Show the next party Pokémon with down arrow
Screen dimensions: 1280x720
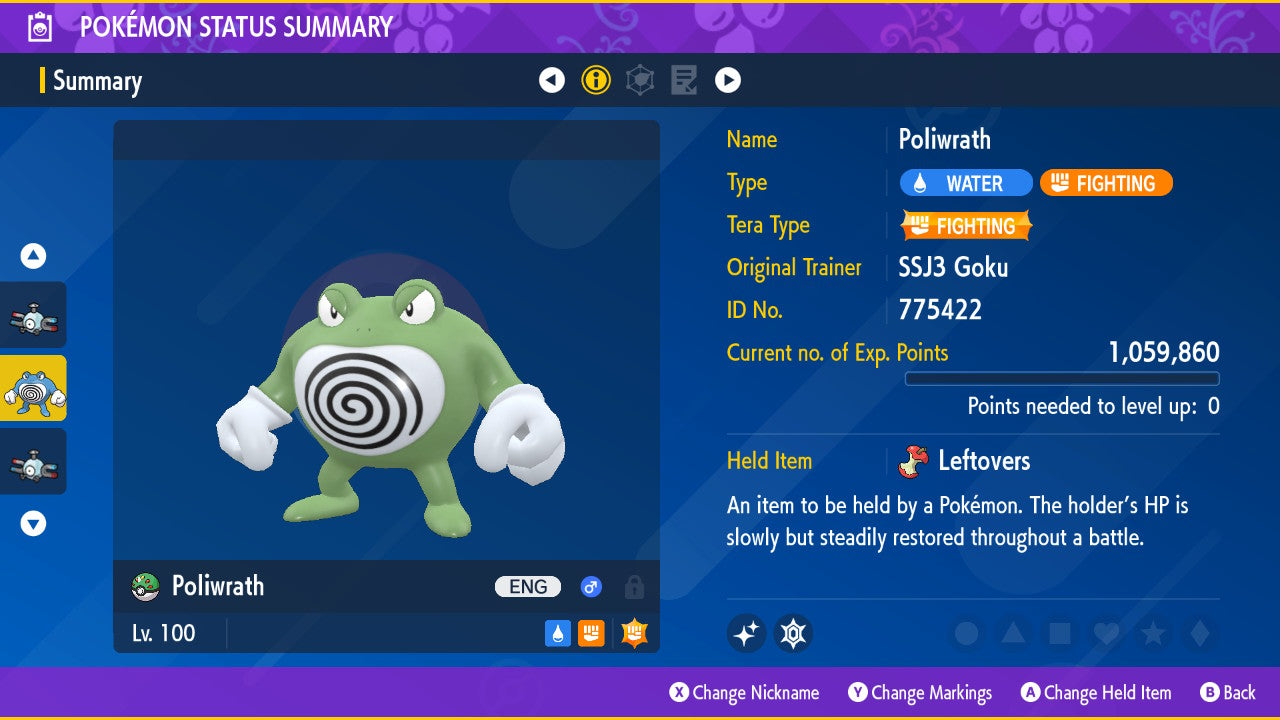33,523
